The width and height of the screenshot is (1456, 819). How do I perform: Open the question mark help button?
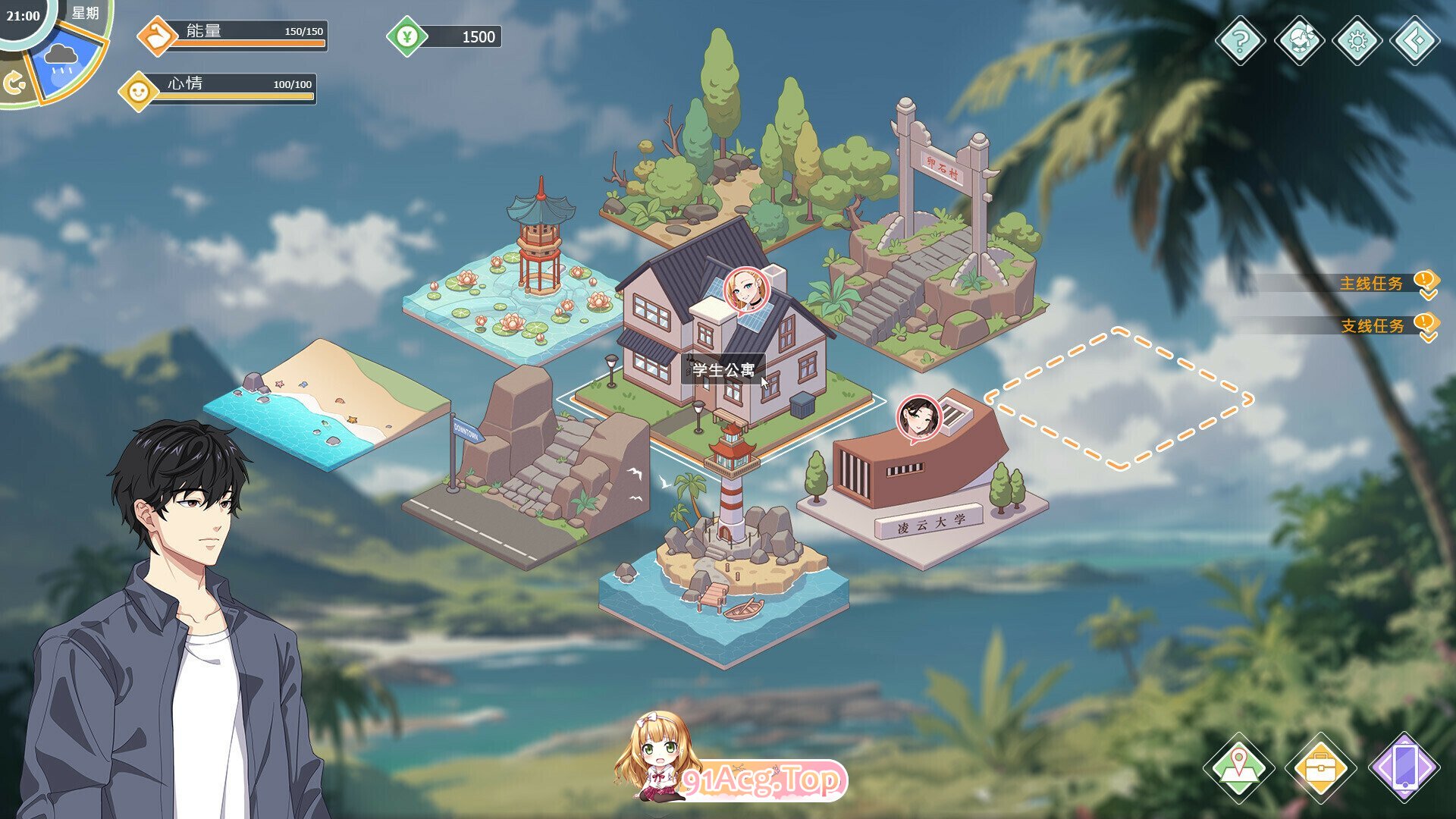coord(1240,39)
